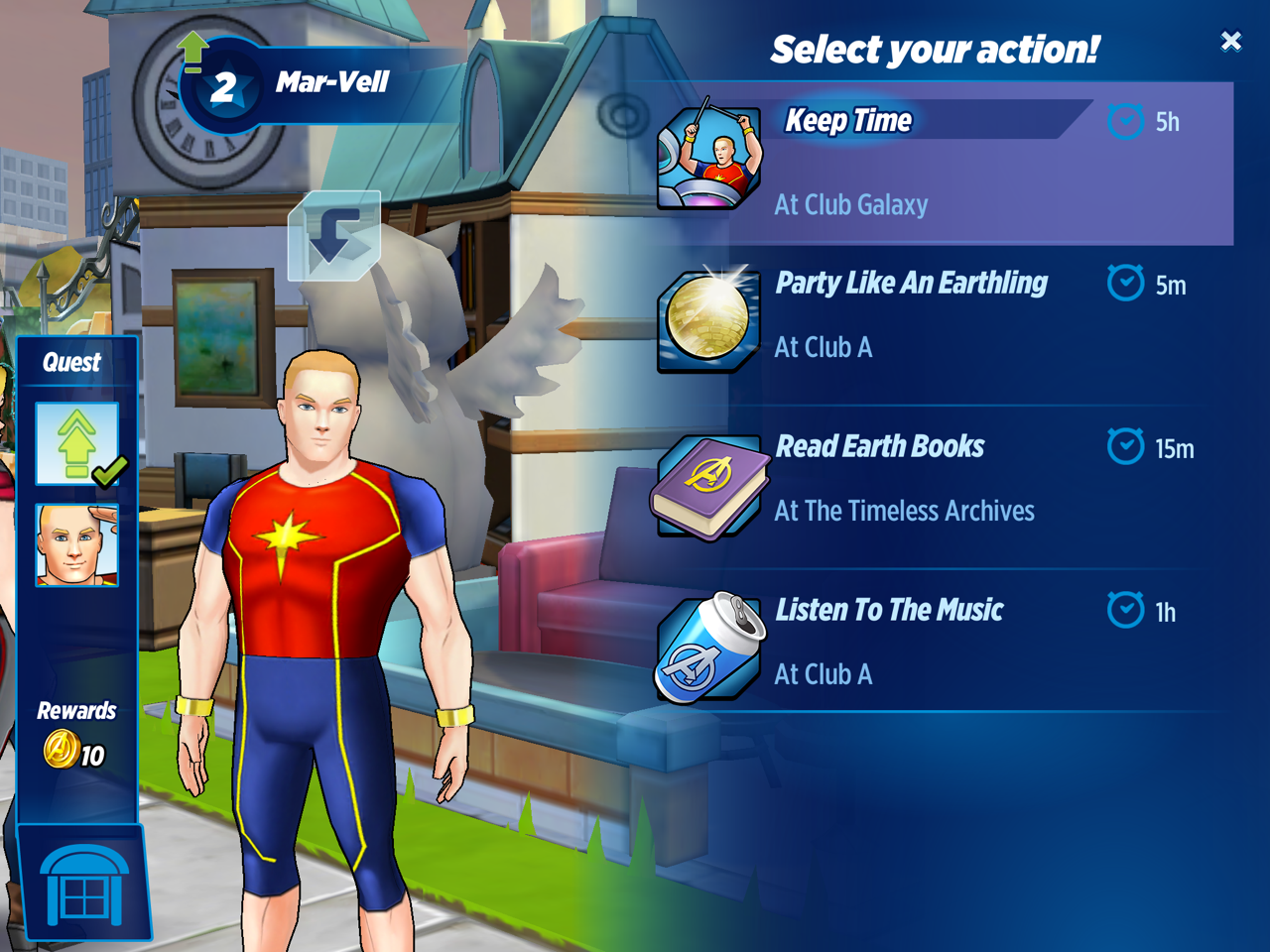The height and width of the screenshot is (952, 1270).
Task: Close the Select your action panel
Action: (x=1230, y=41)
